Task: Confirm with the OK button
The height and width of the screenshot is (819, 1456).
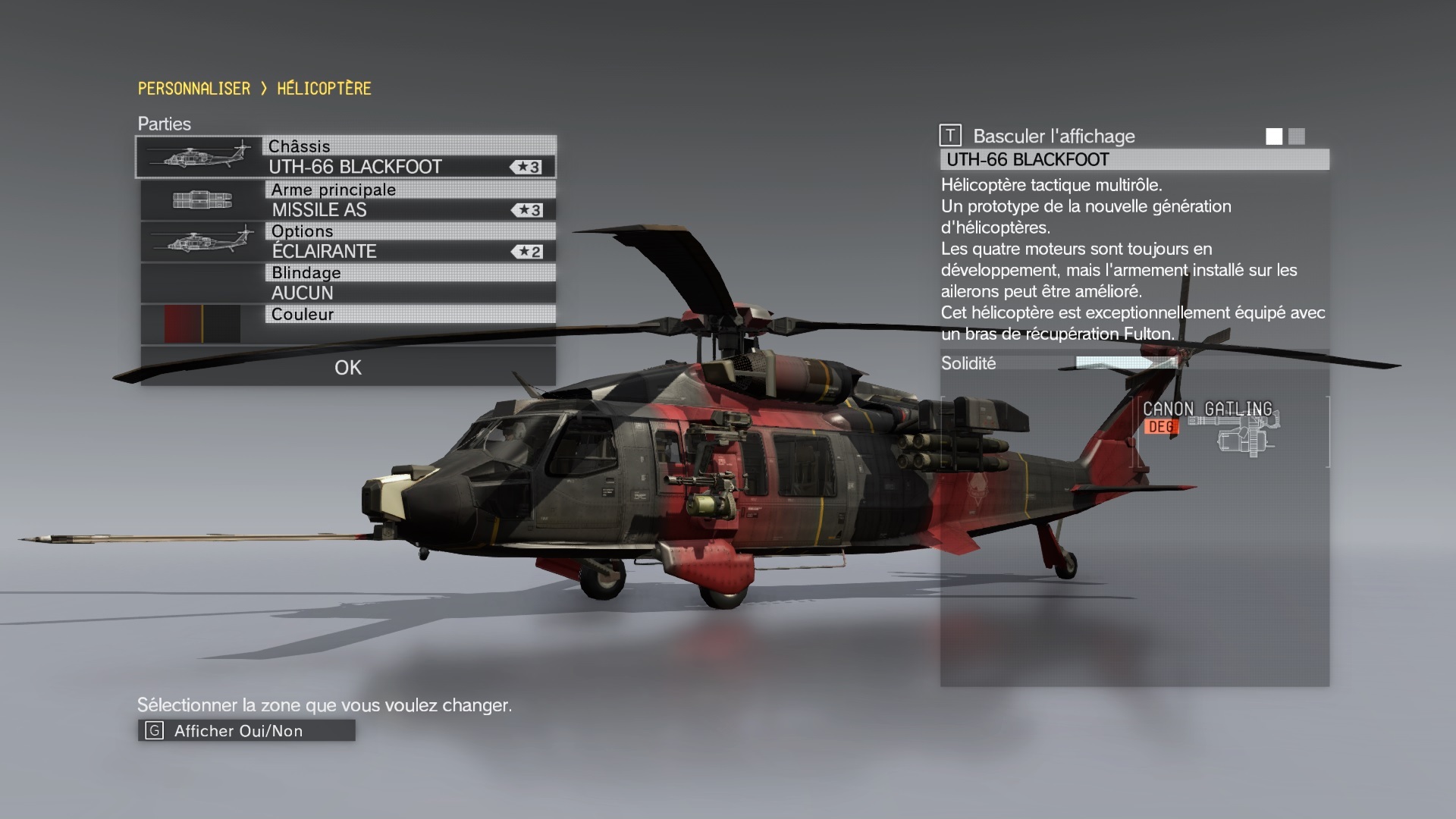Action: pos(348,368)
